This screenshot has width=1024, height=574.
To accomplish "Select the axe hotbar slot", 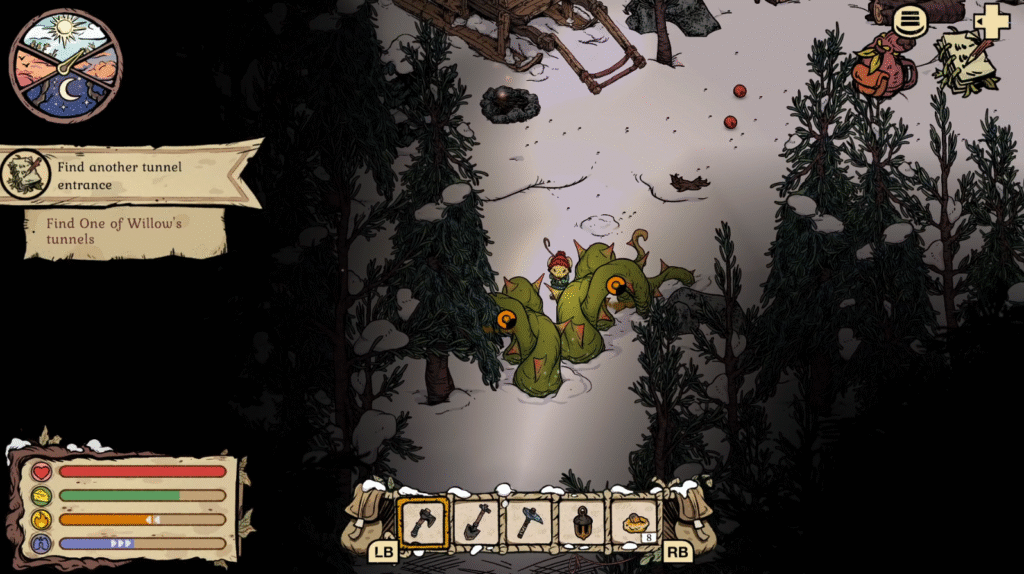I will [423, 521].
